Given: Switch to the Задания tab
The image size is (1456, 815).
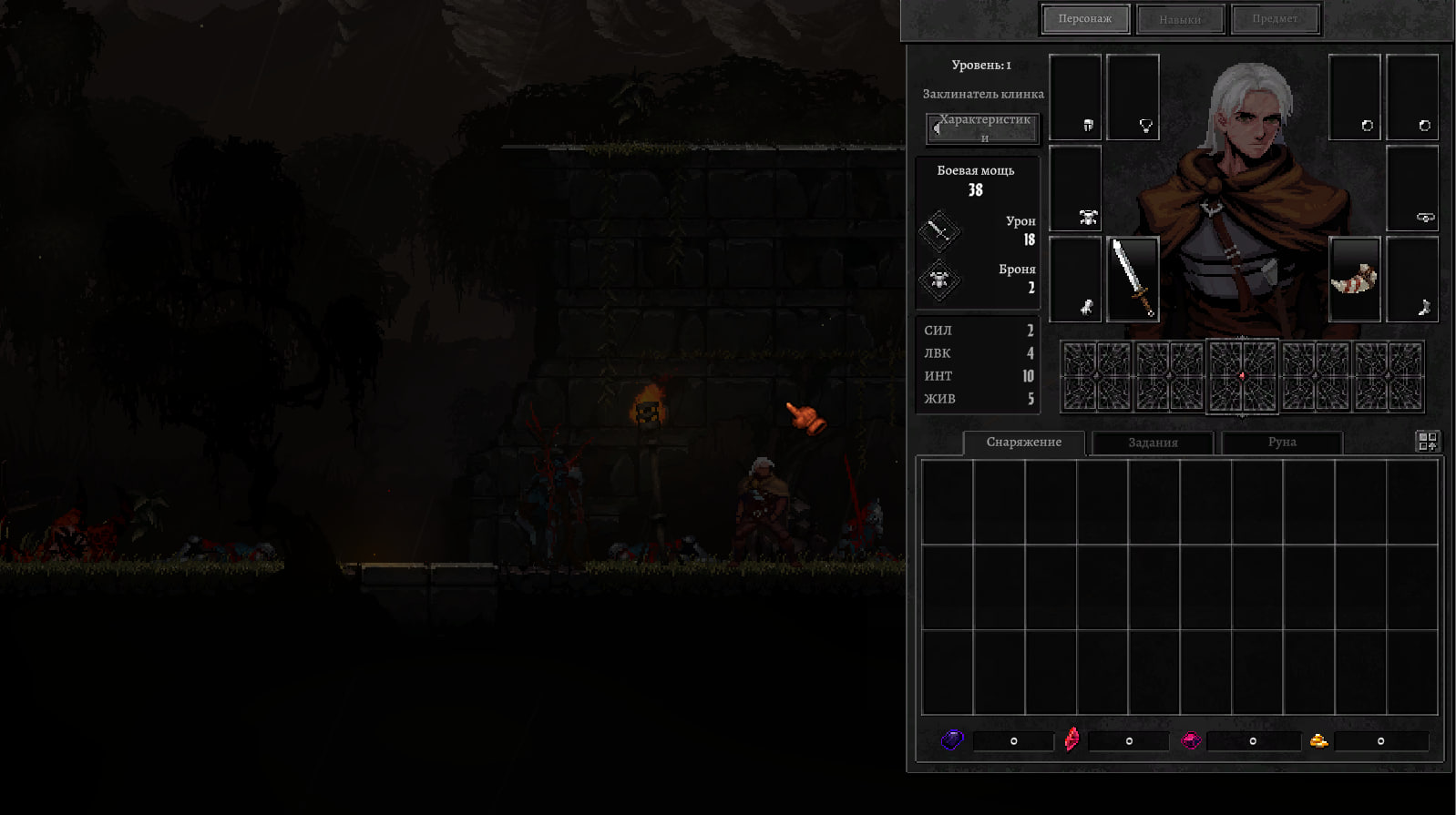Looking at the screenshot, I should click(x=1153, y=443).
